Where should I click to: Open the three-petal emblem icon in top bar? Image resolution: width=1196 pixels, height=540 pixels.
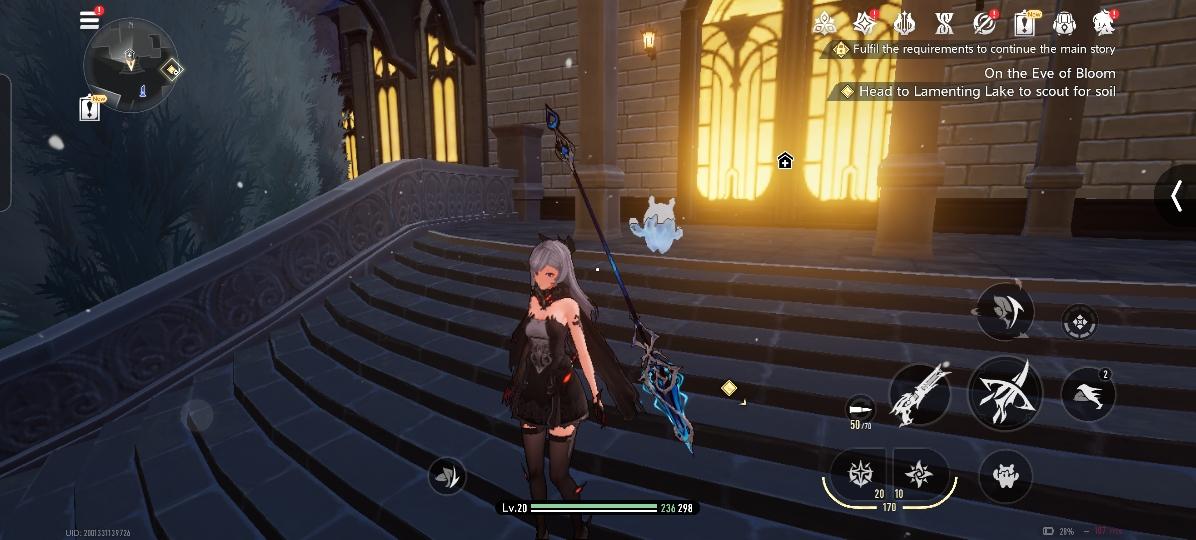point(825,23)
